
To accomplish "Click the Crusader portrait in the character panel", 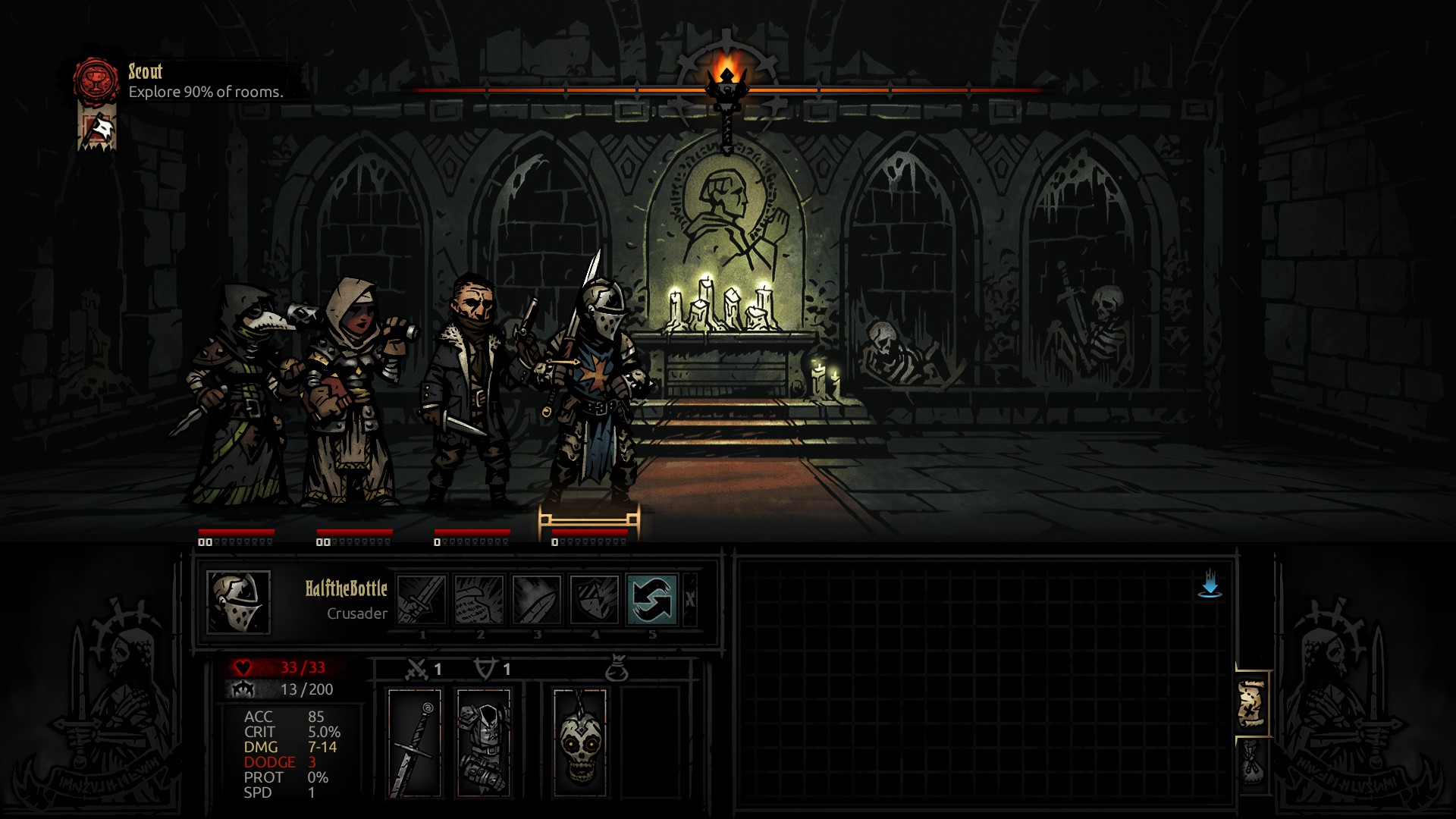I will point(239,603).
